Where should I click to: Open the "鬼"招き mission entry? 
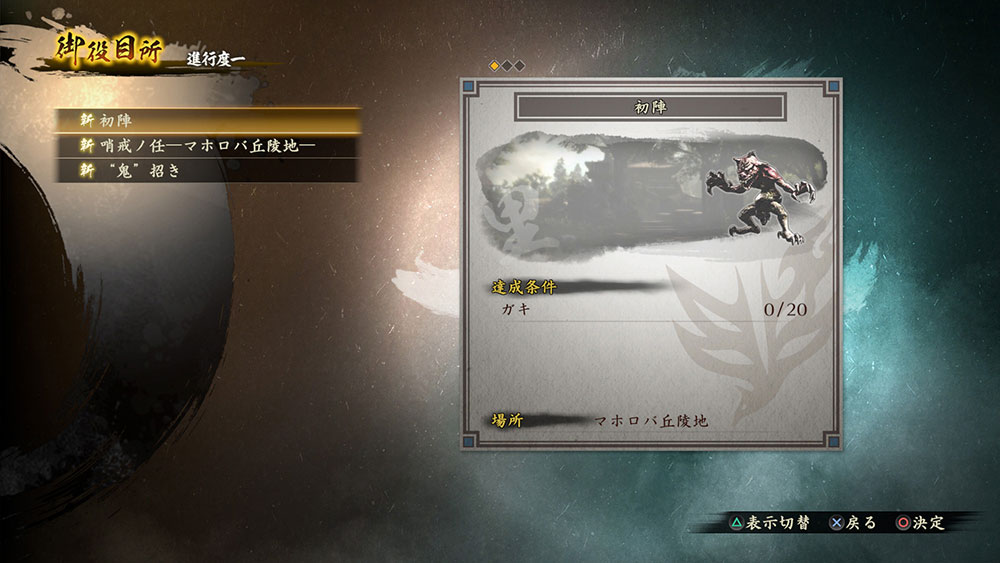point(208,171)
